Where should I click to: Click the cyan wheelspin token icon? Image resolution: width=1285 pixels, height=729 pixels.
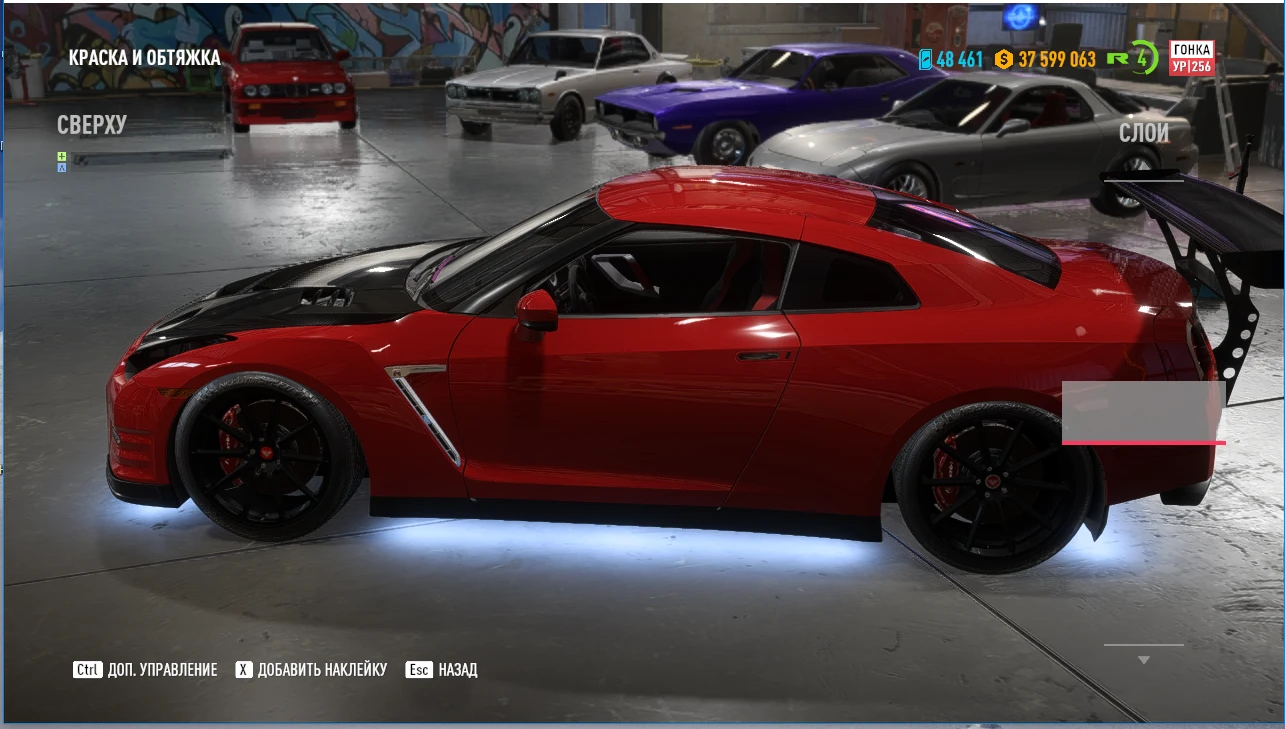tap(926, 60)
